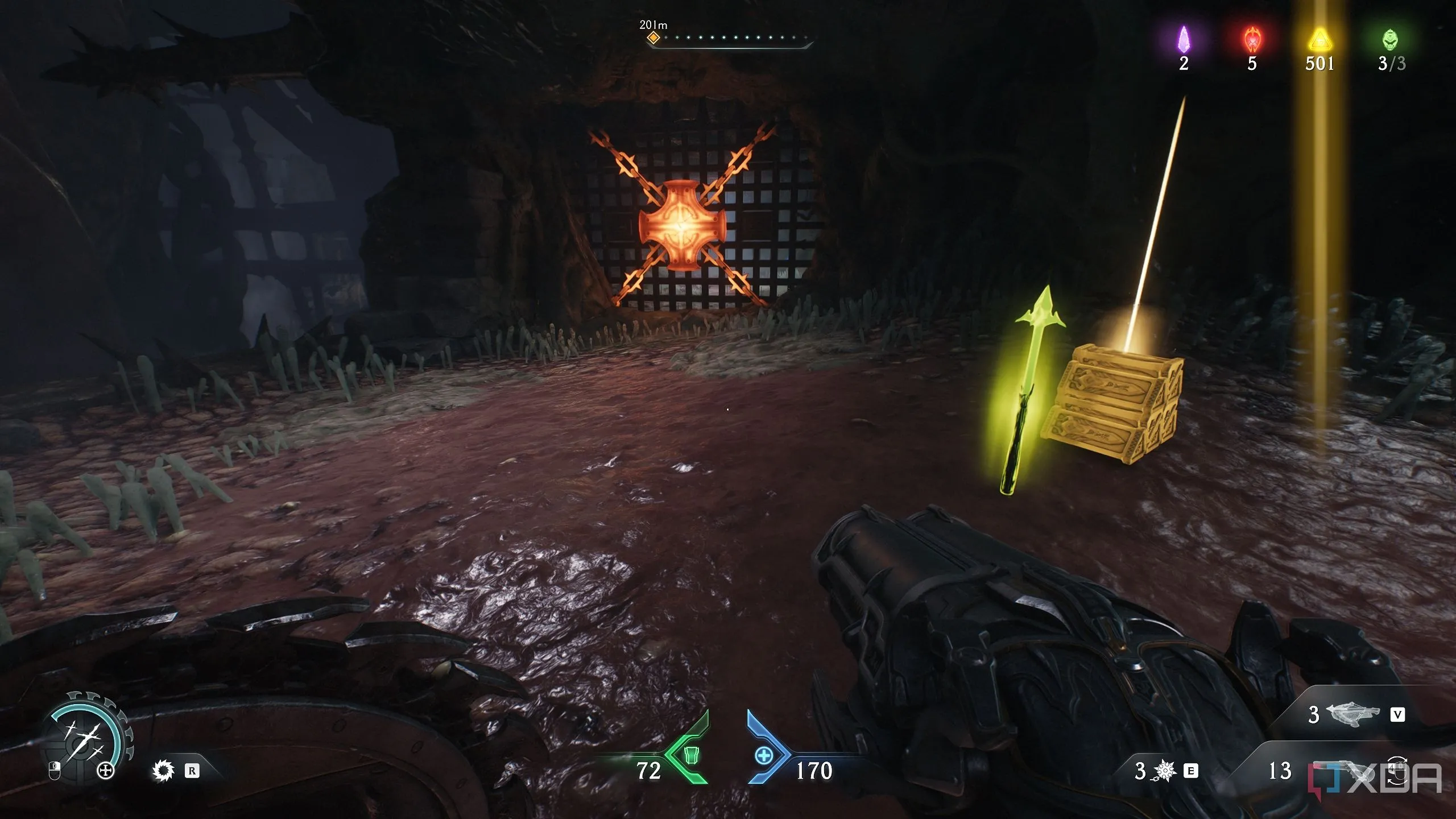Select the spiked flail melee icon
Screen dimensions: 1456x819
1164,771
